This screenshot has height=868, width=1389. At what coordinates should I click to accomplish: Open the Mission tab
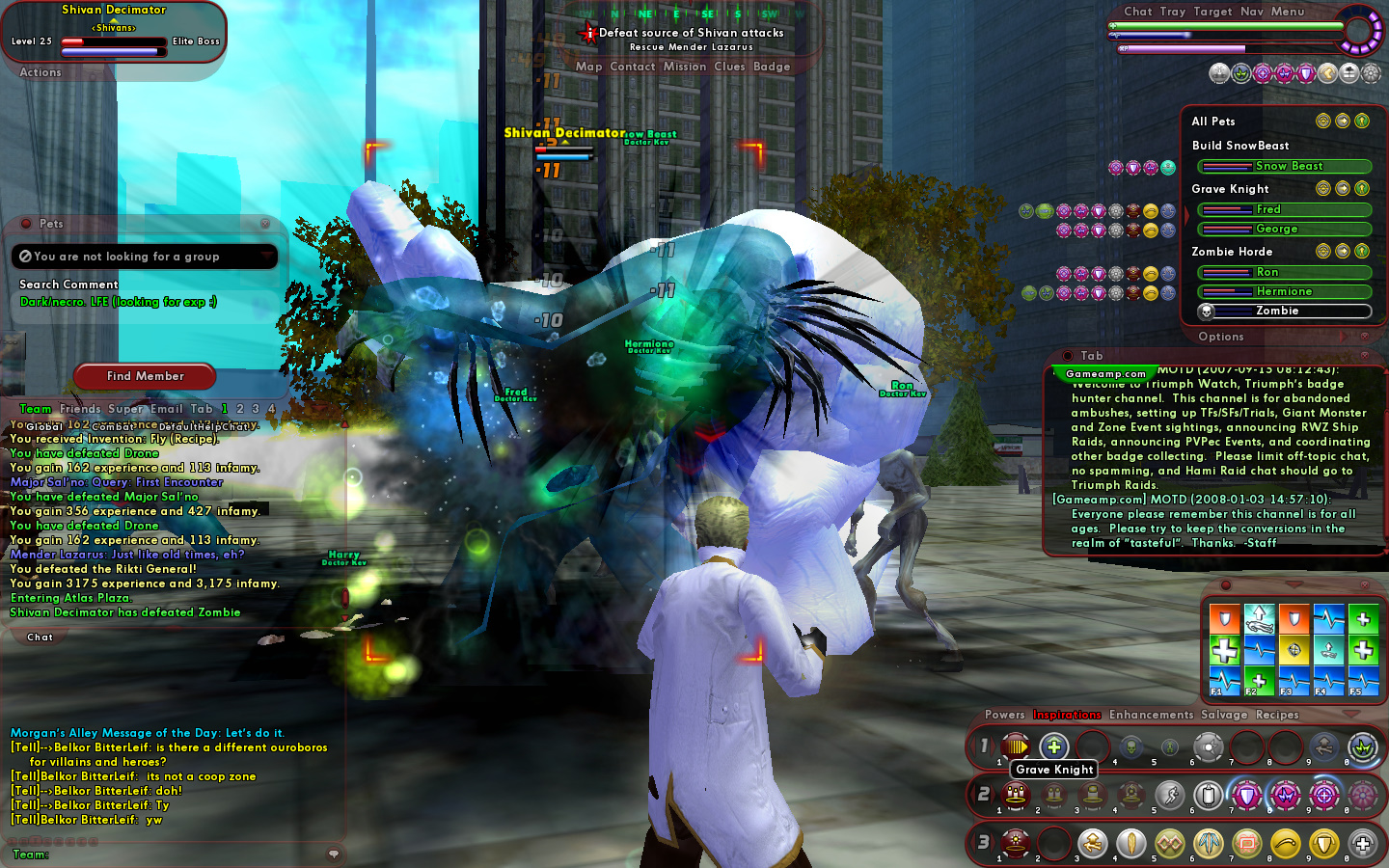click(x=685, y=67)
